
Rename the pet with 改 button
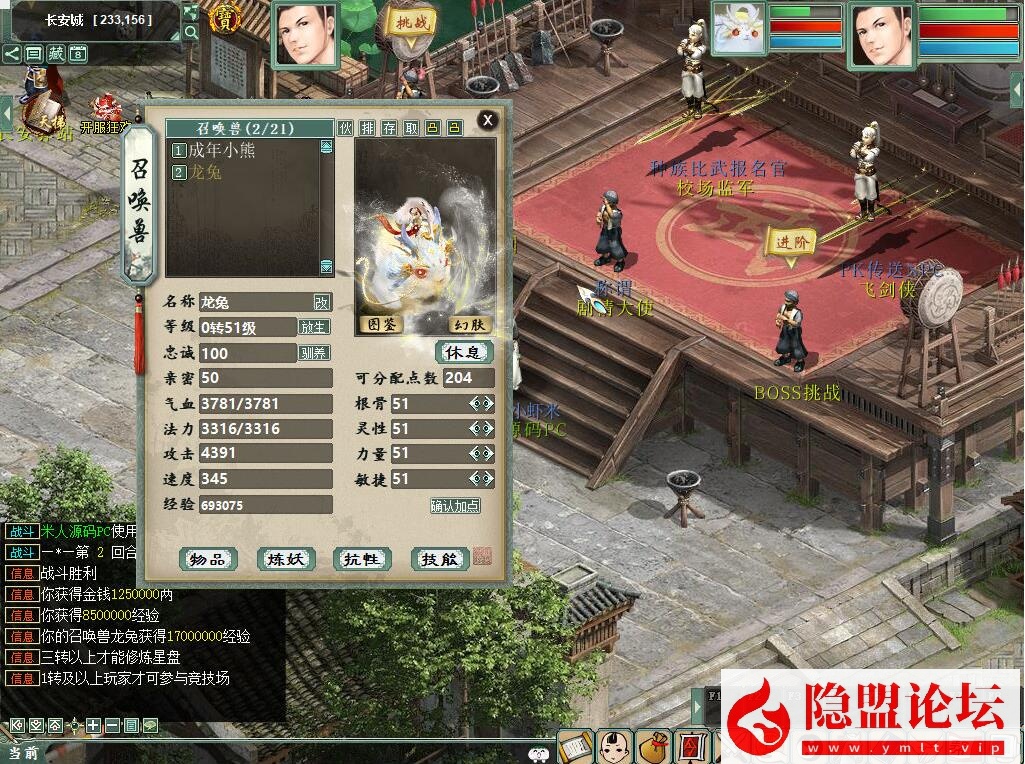321,302
